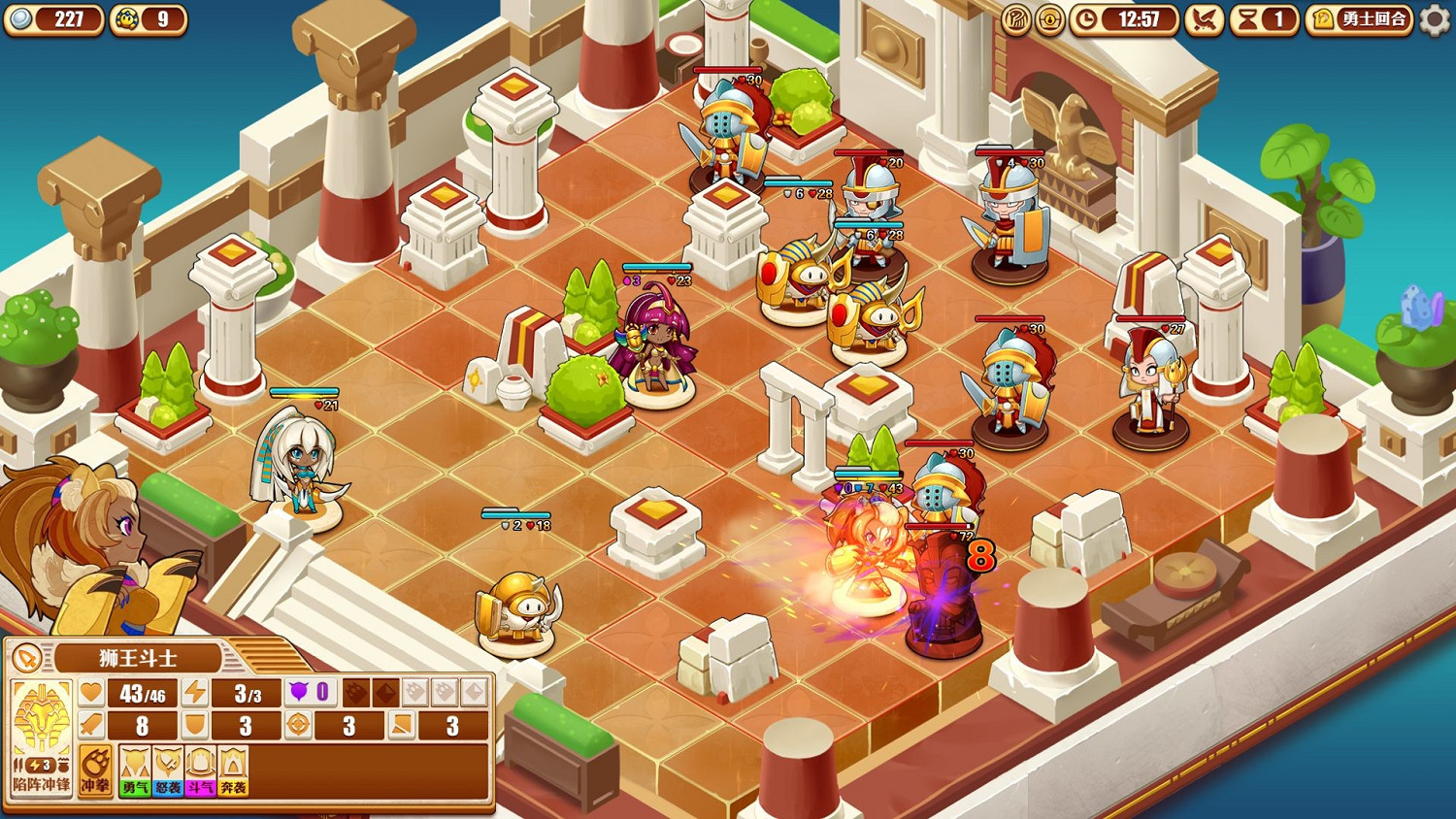Click the coin counter in top-left corner

click(53, 19)
